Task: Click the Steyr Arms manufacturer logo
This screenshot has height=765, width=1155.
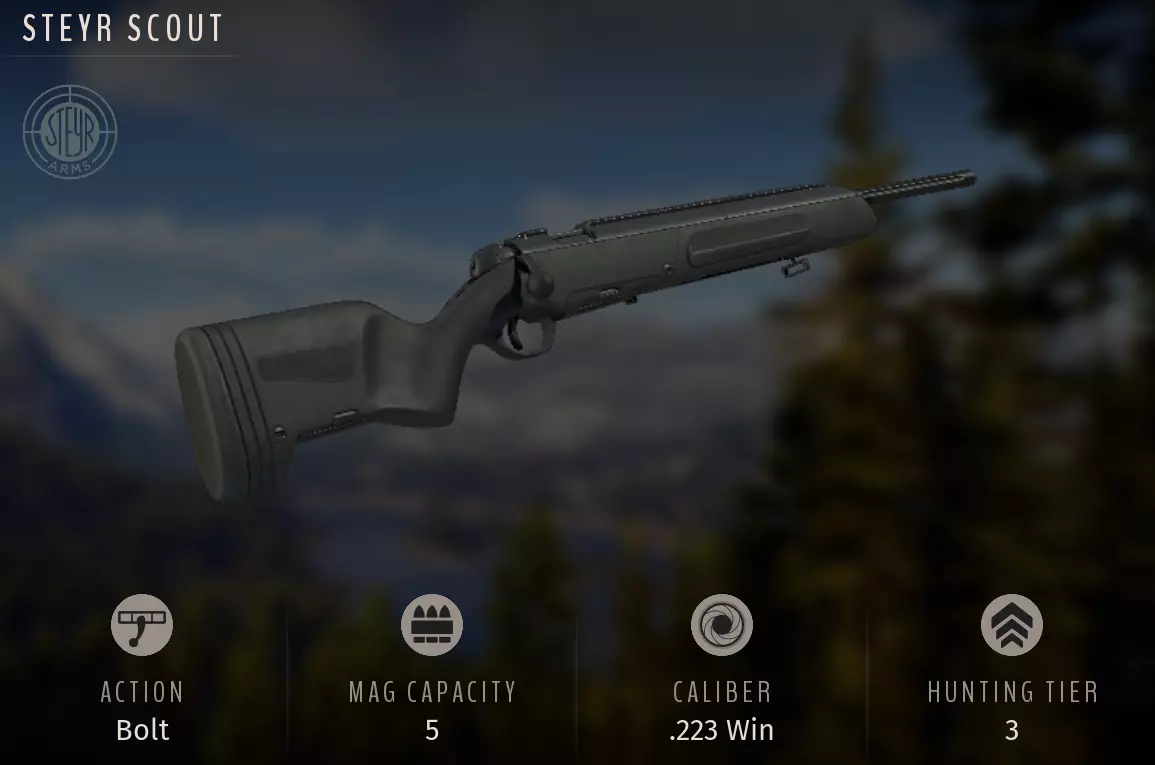Action: coord(70,132)
